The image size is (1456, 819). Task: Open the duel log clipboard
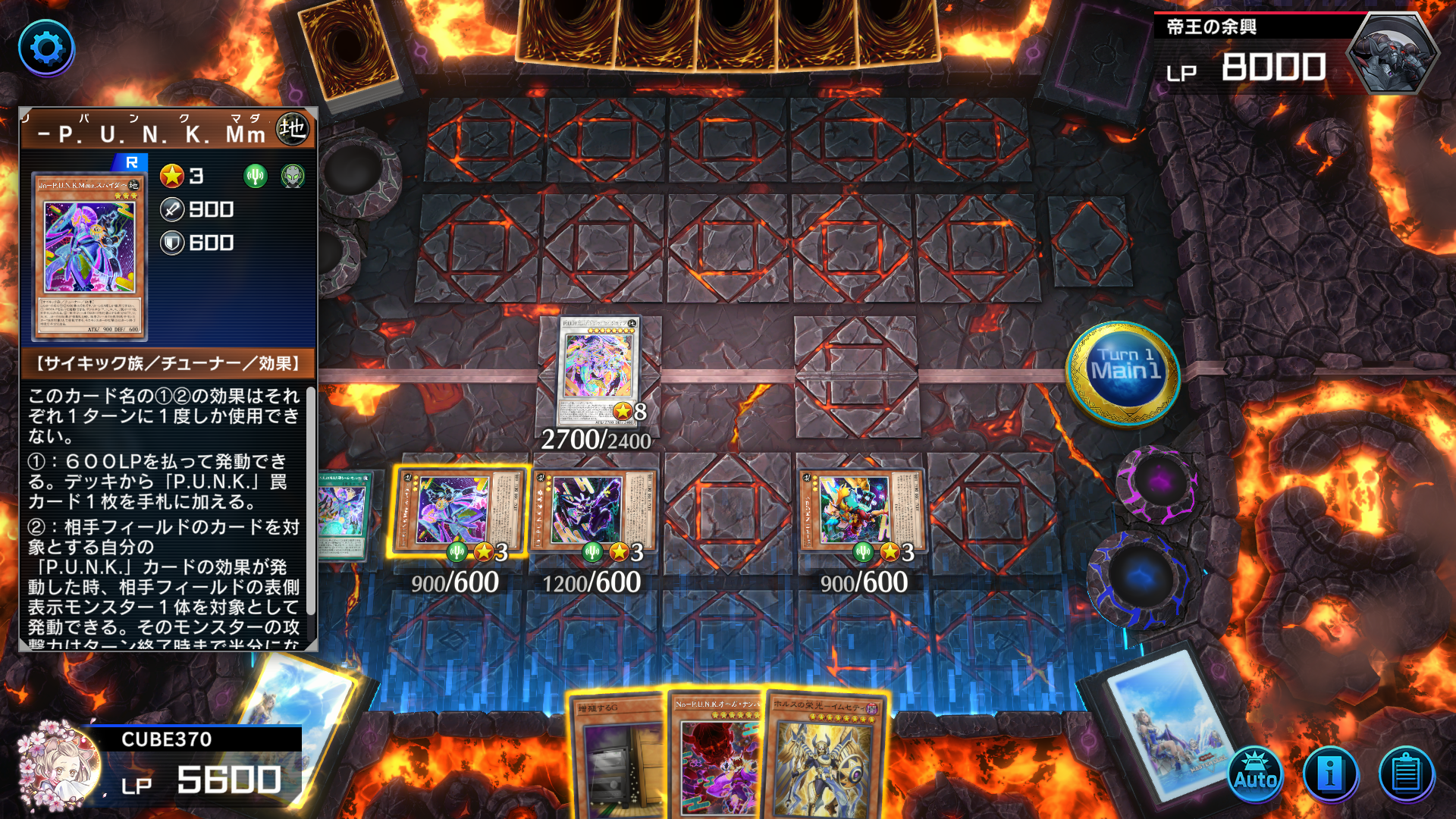[1406, 775]
